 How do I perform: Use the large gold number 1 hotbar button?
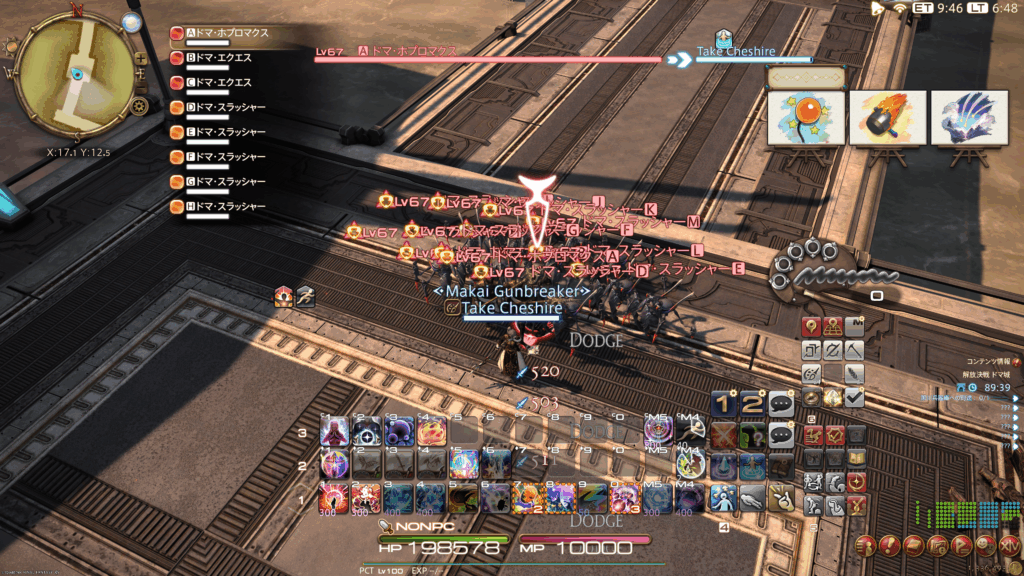(725, 403)
